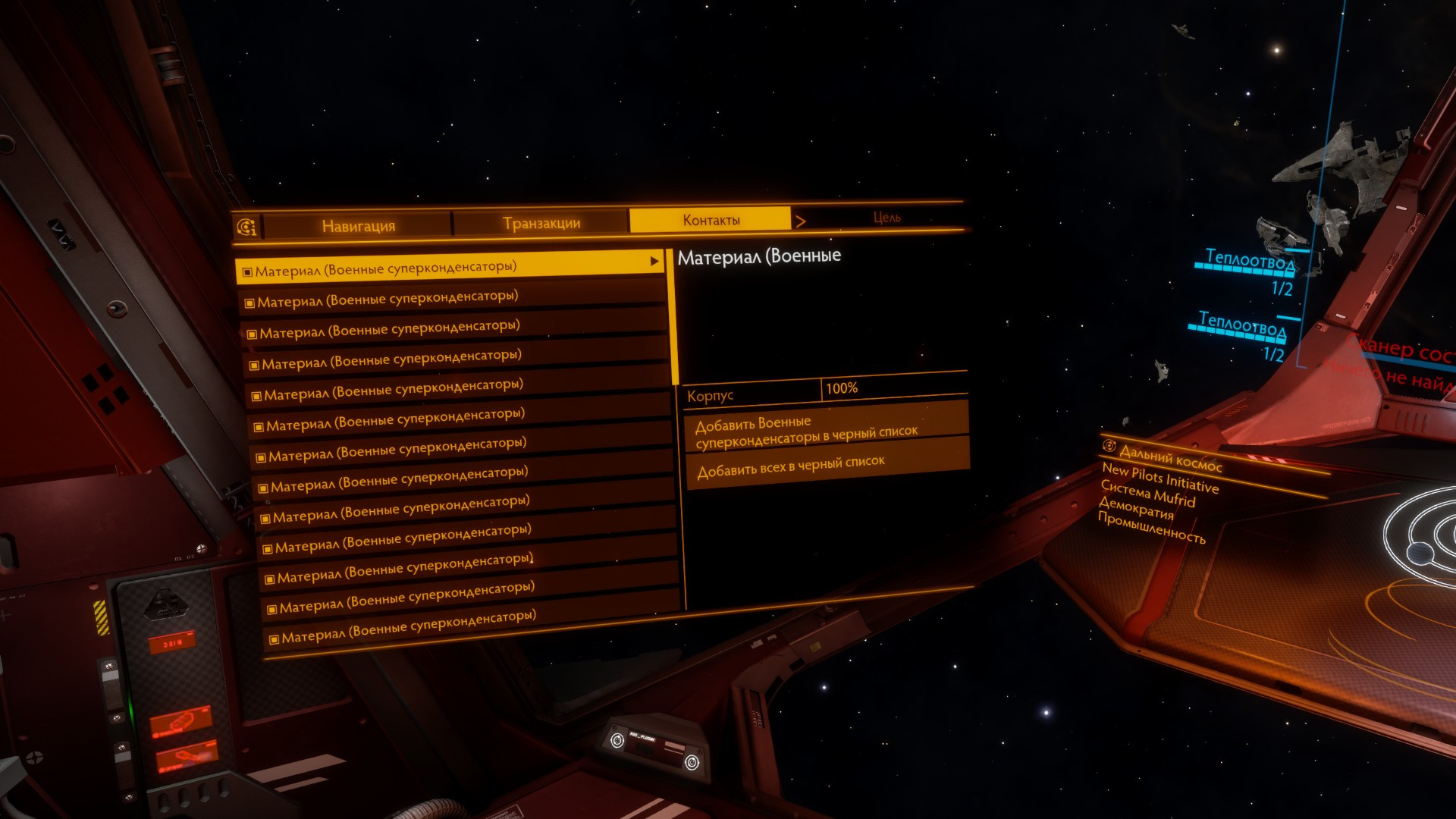Click the contacts list scrollbar
The height and width of the screenshot is (819, 1456).
click(x=673, y=318)
